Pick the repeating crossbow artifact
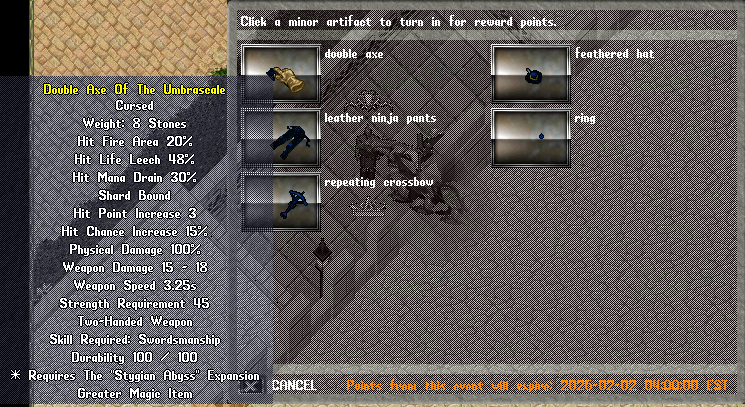Screen dimensions: 745x407 (x=281, y=202)
